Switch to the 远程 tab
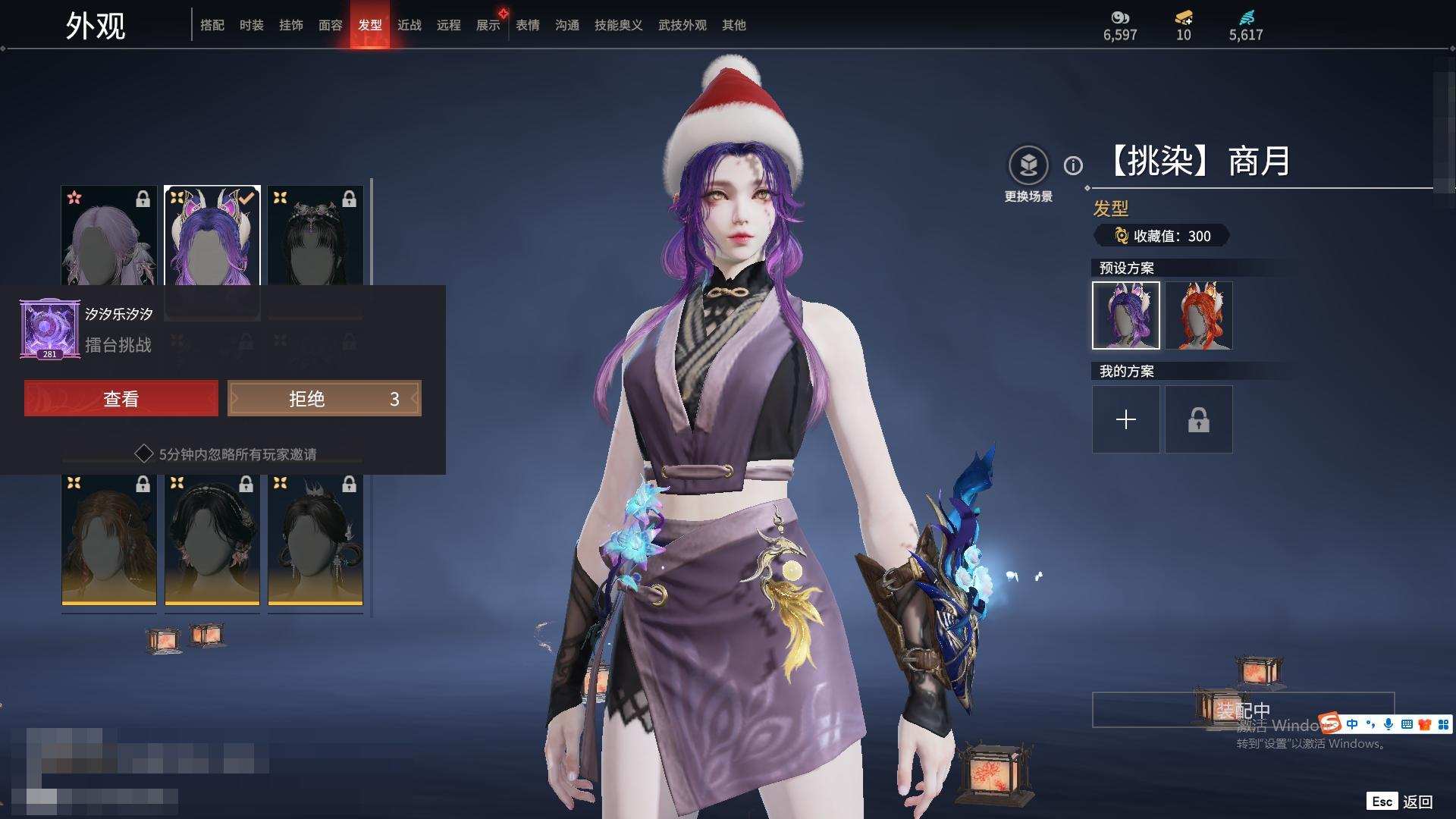The width and height of the screenshot is (1456, 819). coord(449,25)
